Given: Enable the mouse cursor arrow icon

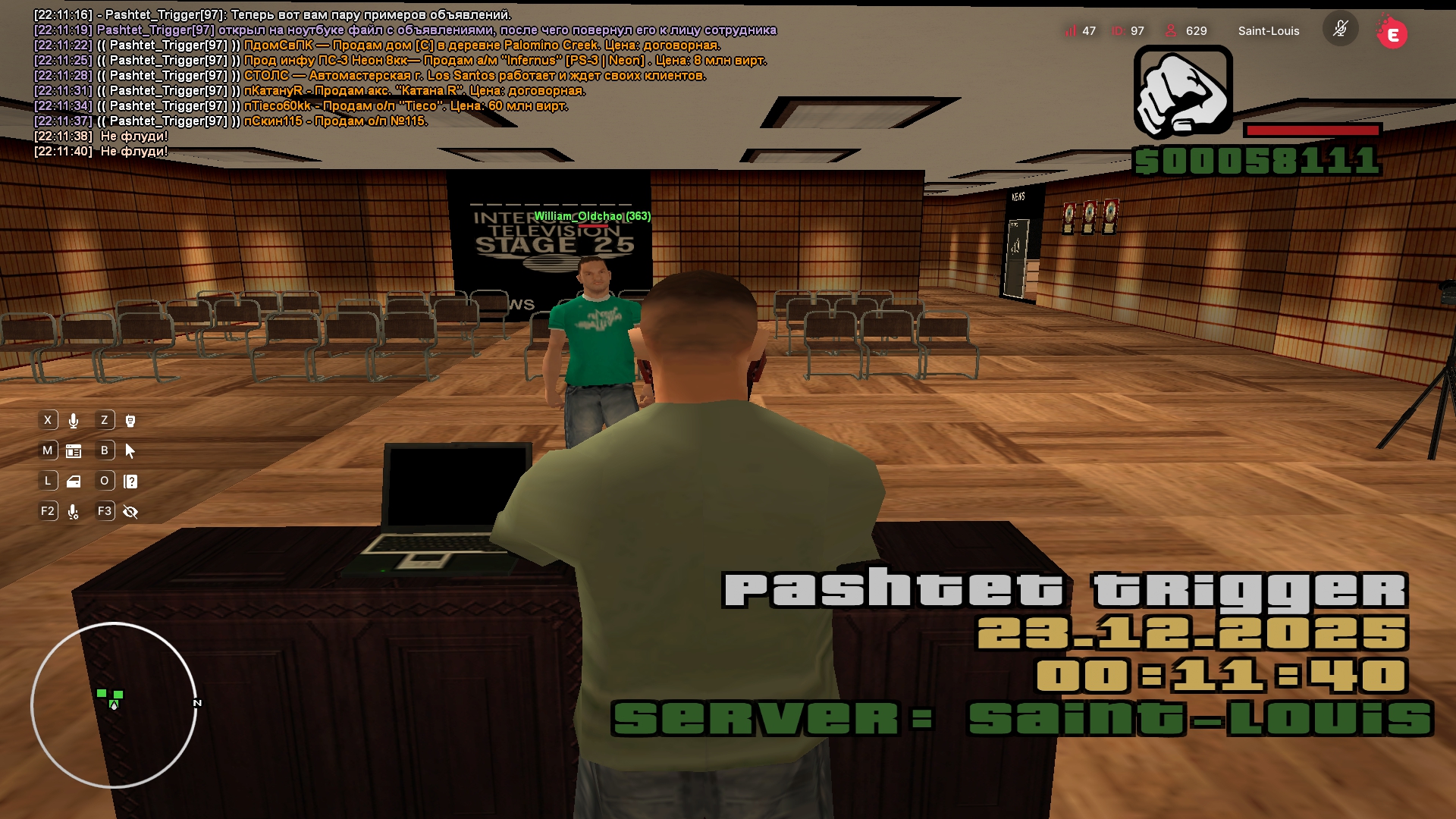Looking at the screenshot, I should click(x=130, y=451).
